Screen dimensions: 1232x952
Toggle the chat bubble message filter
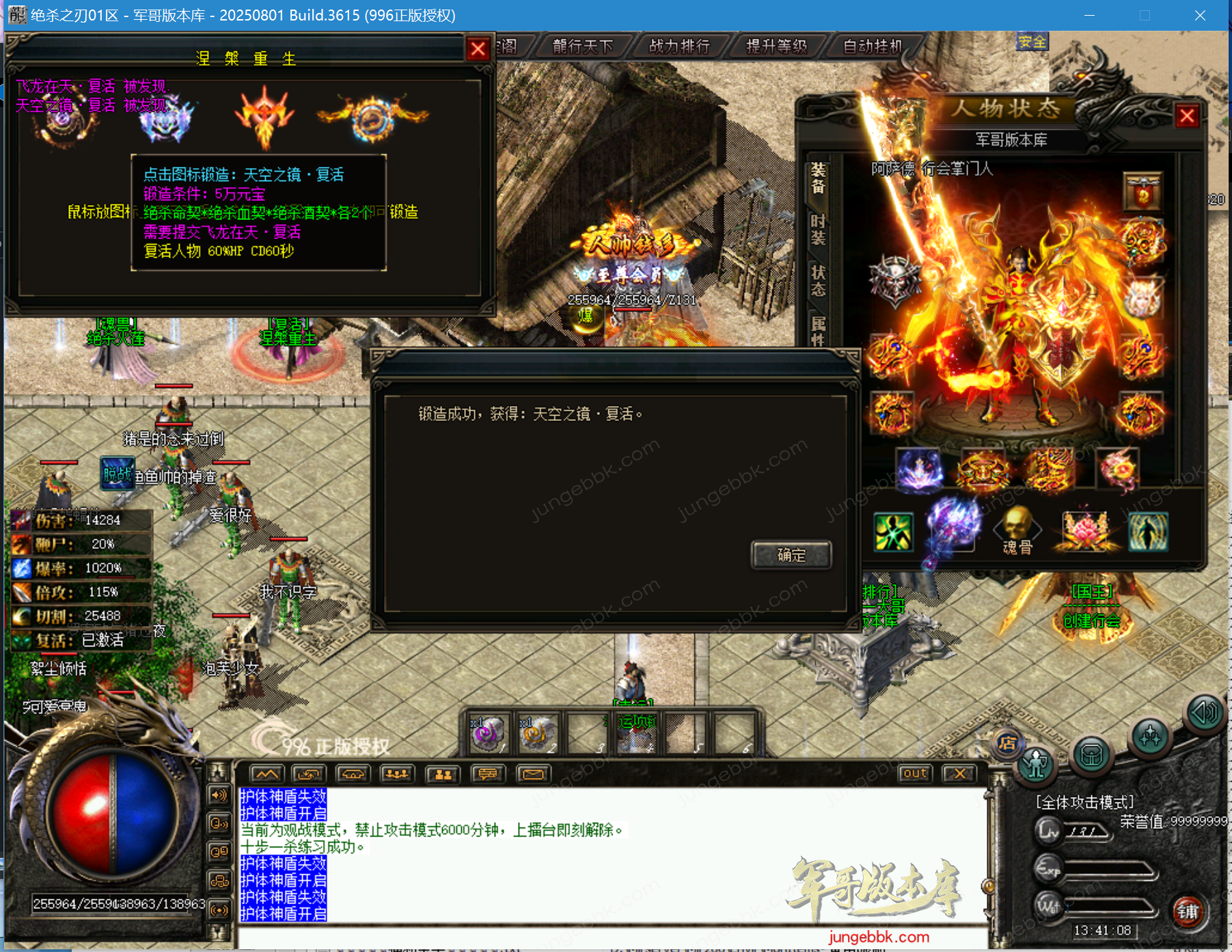tap(488, 774)
